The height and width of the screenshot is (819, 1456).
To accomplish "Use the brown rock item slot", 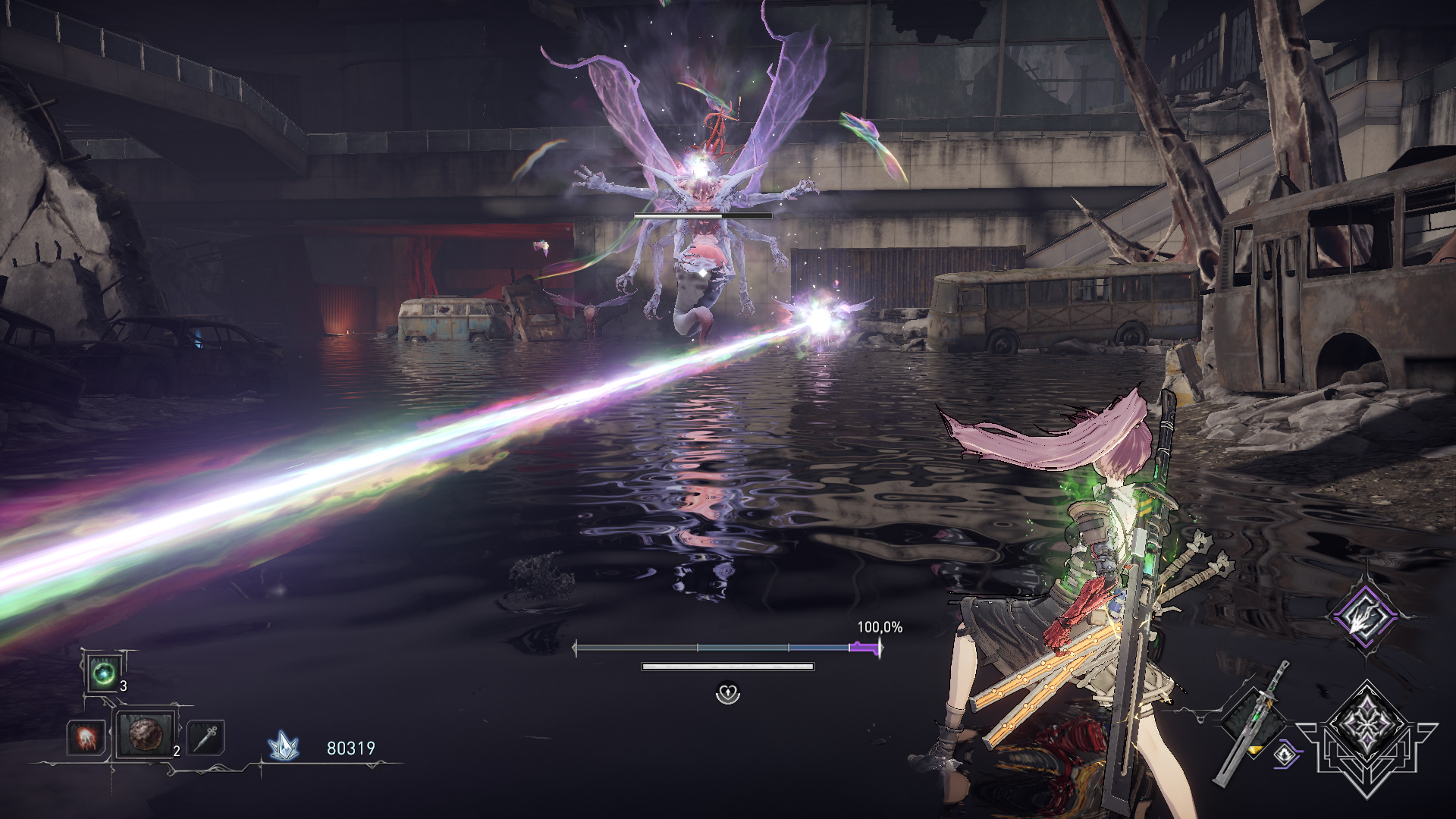I will click(x=144, y=734).
